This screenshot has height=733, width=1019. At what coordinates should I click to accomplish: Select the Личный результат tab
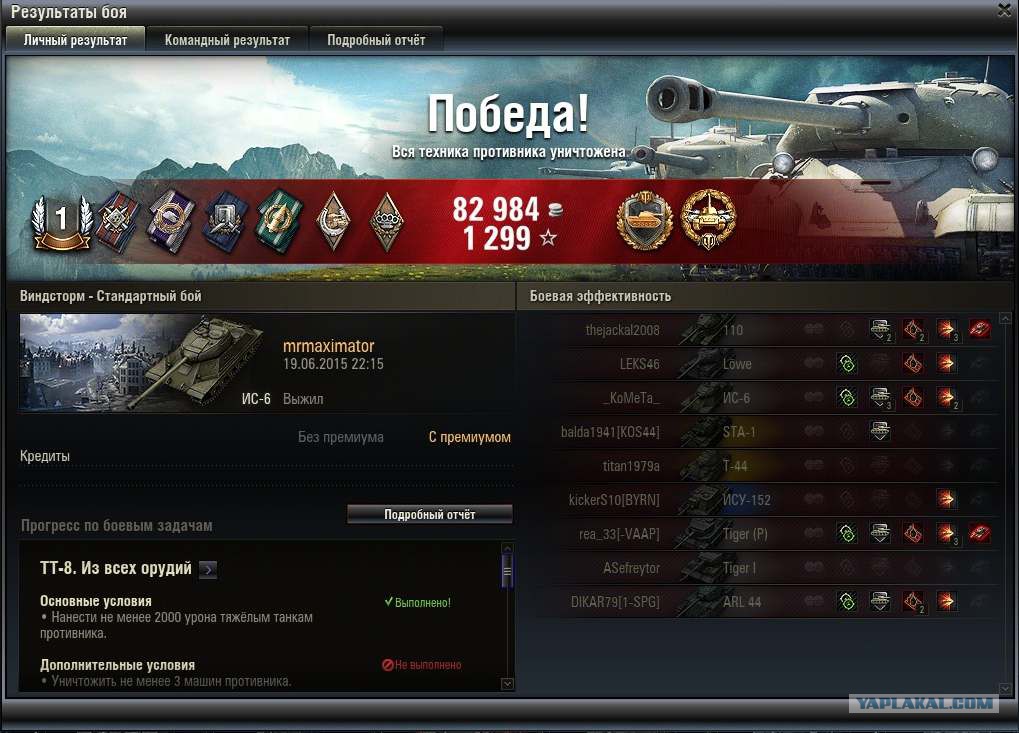click(x=75, y=40)
